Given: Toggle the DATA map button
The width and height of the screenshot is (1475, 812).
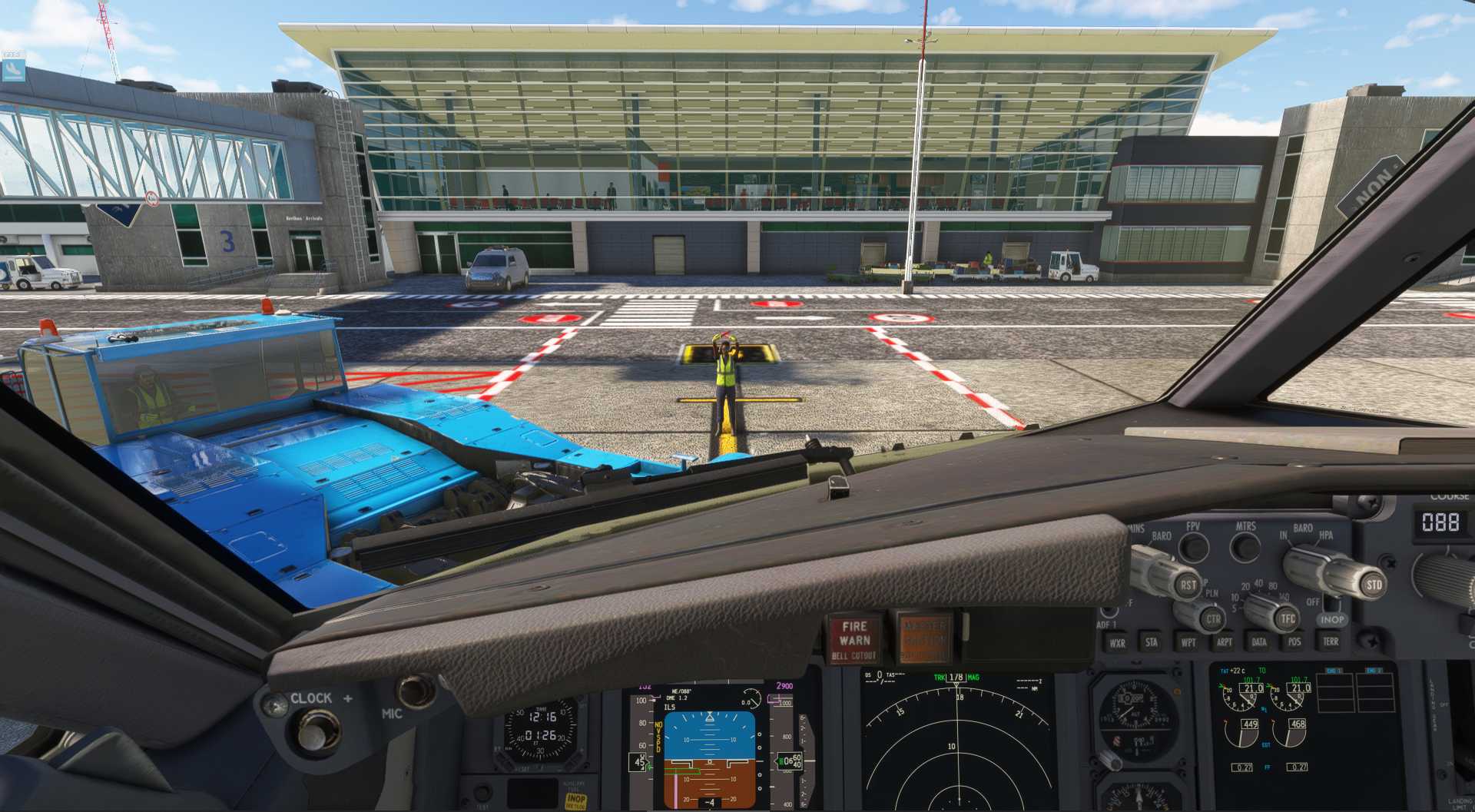Looking at the screenshot, I should tap(1259, 641).
